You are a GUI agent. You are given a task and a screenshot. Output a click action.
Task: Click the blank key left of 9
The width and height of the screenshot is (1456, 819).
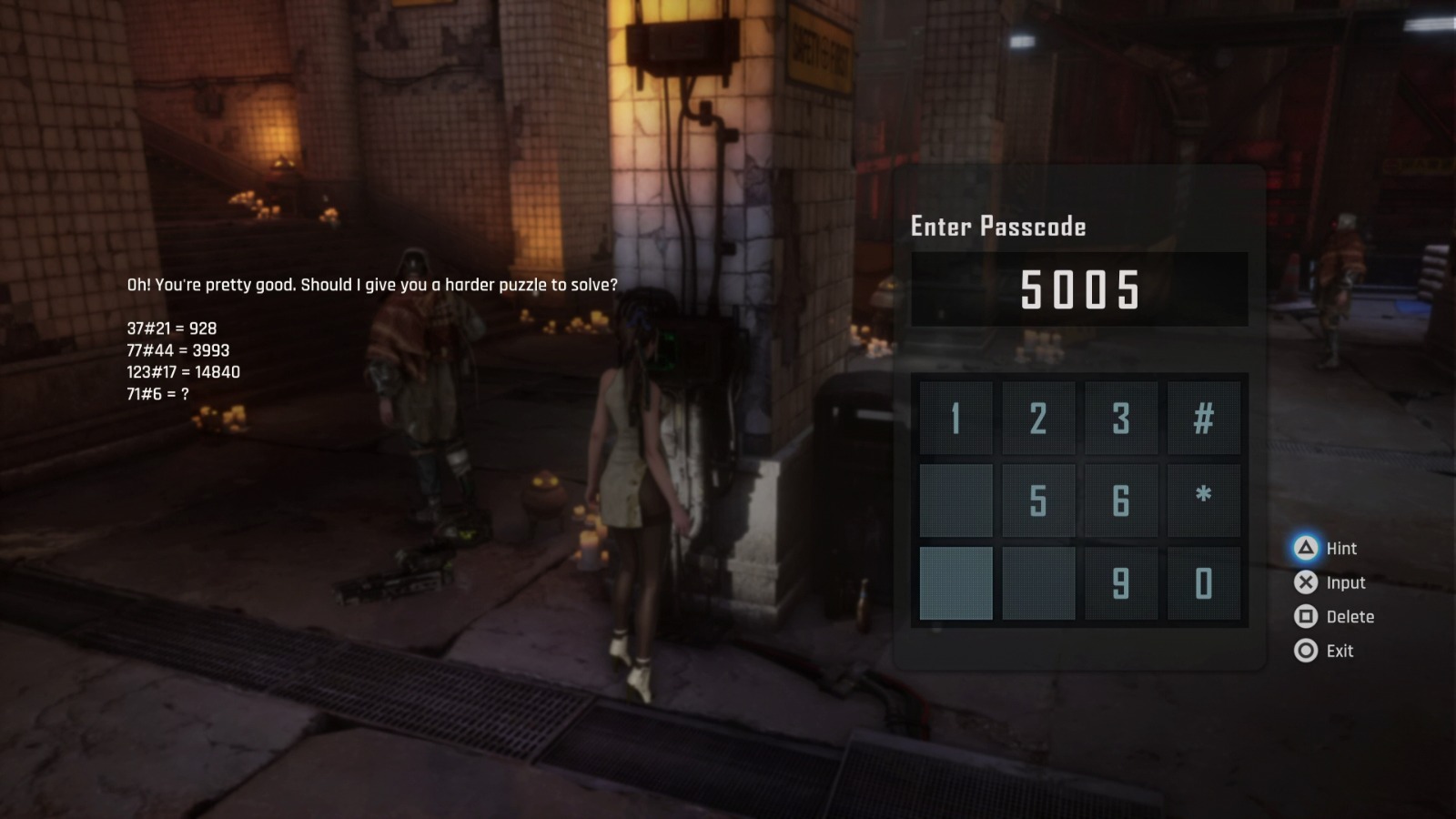pyautogui.click(x=1037, y=583)
